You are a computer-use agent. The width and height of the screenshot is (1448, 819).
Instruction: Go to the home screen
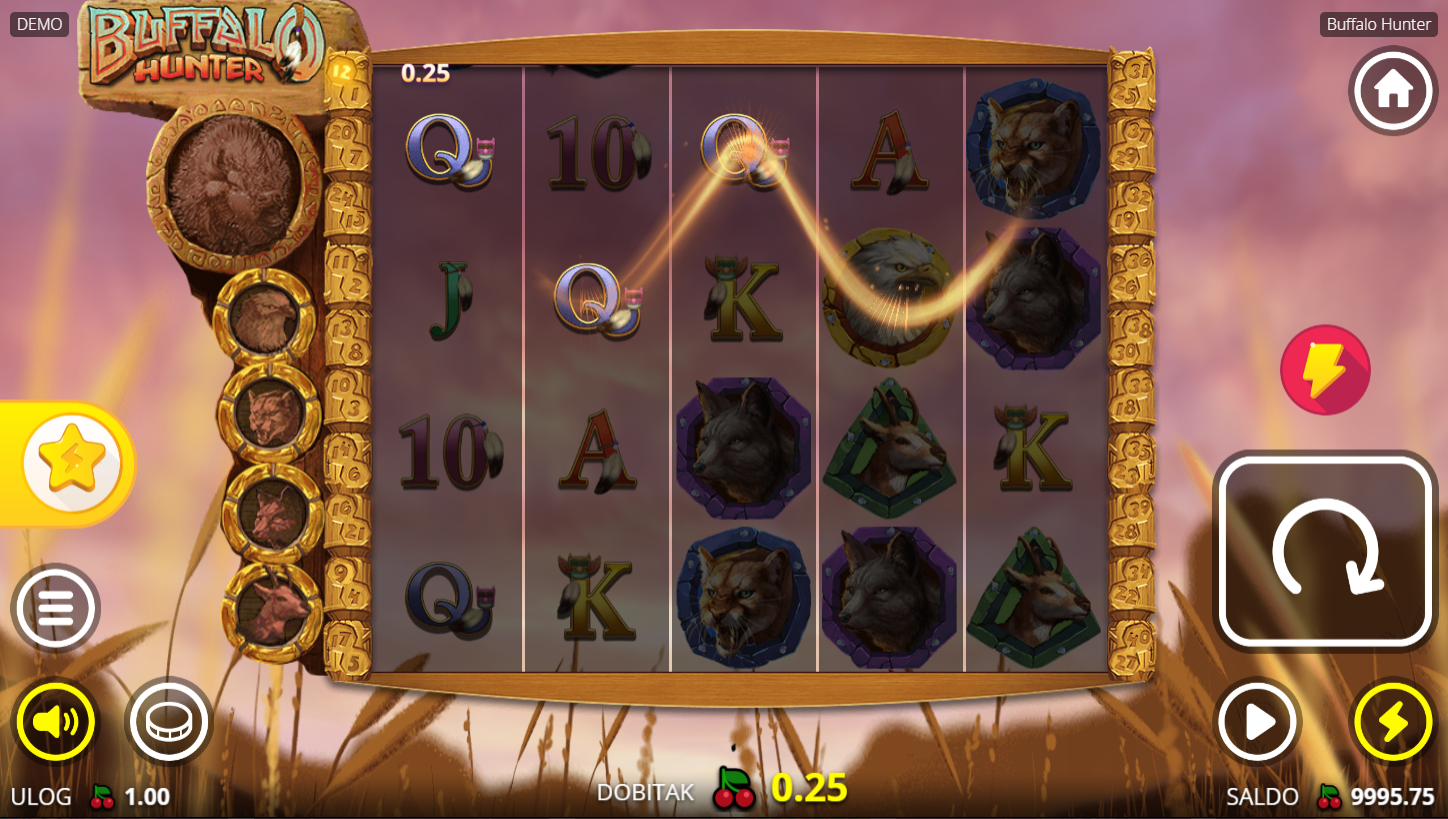coord(1393,90)
